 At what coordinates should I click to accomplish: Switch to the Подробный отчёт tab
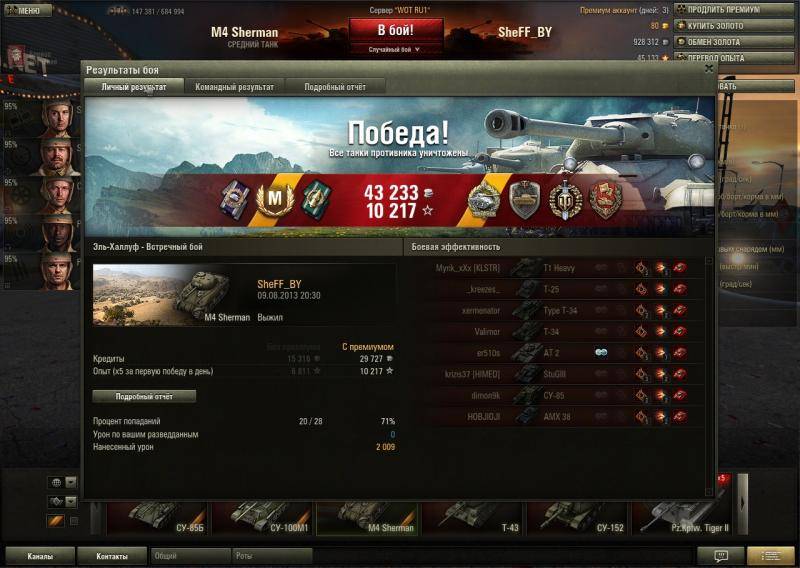click(335, 87)
